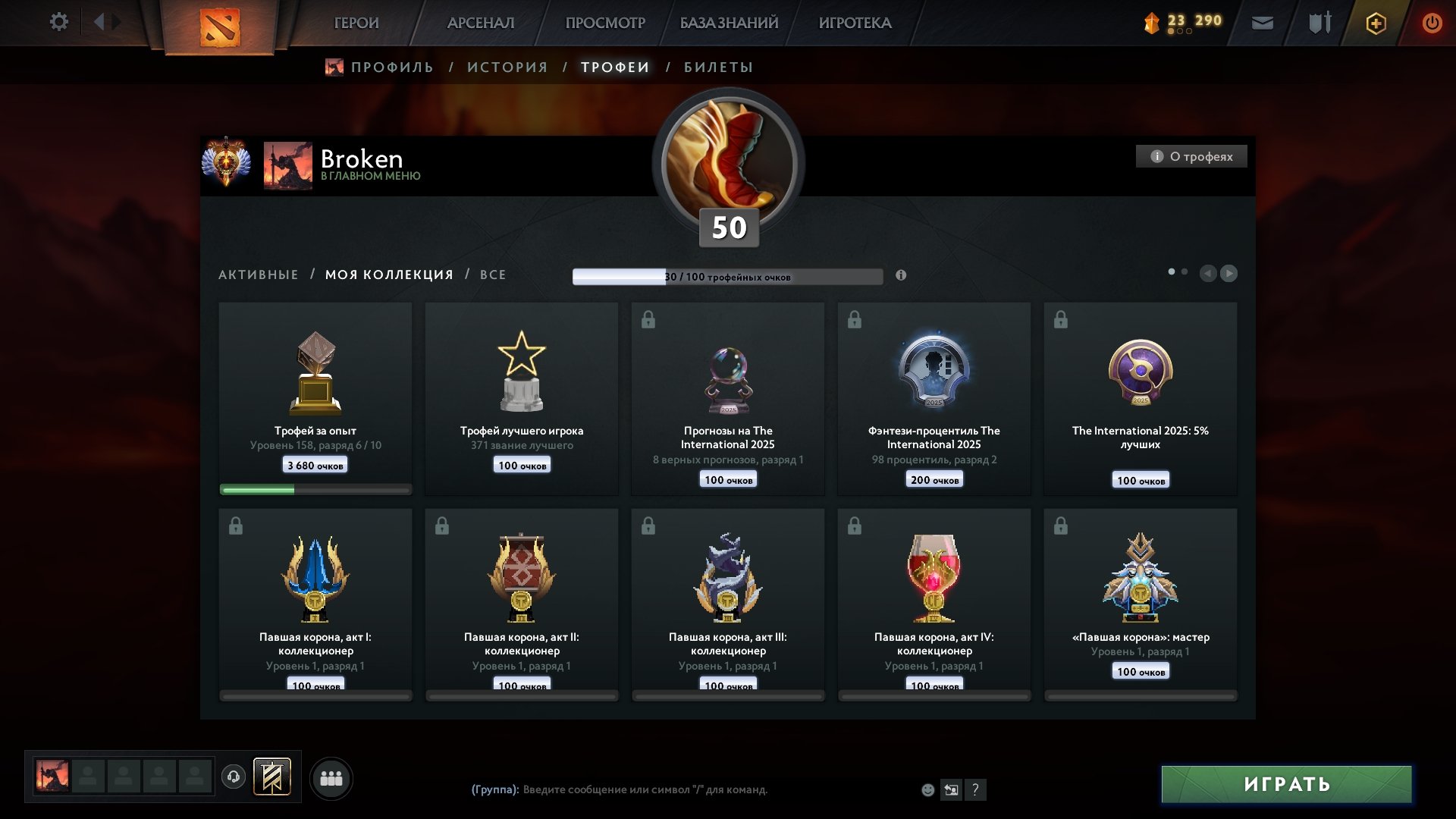This screenshot has height=819, width=1456.
Task: Click the power off icon
Action: [1432, 23]
